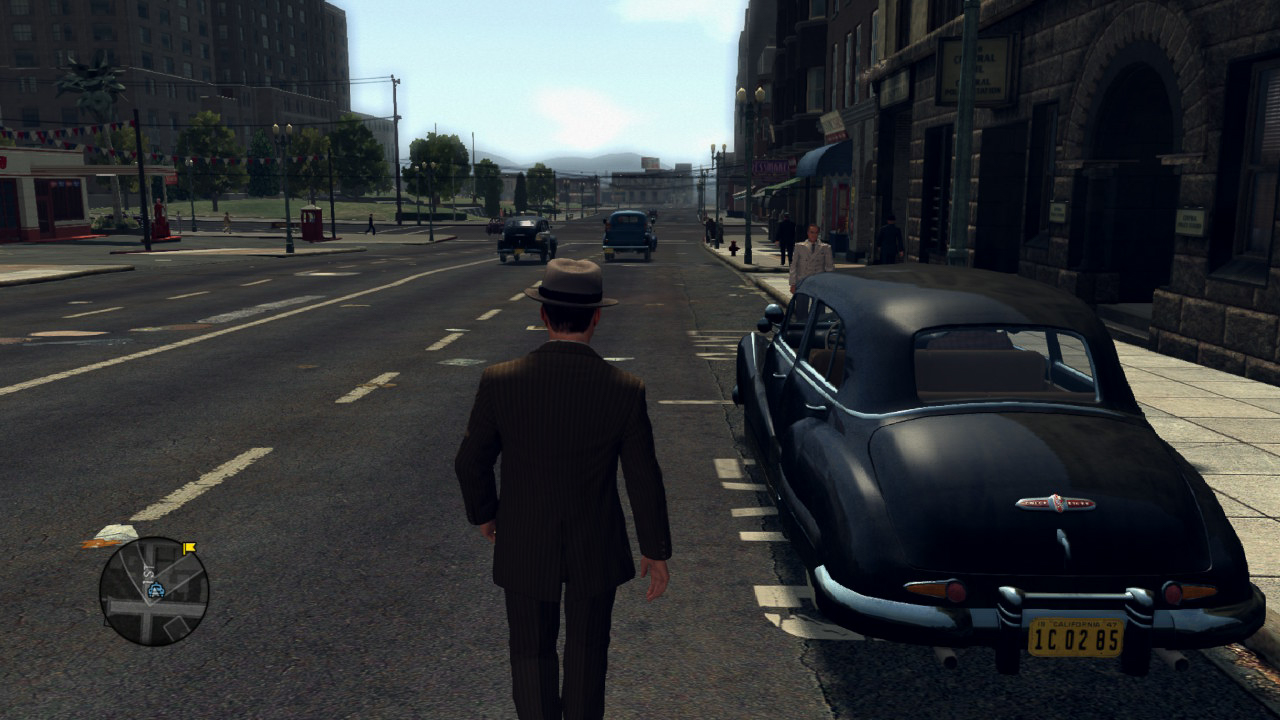This screenshot has width=1280, height=720.
Task: Select the yellow flag destination marker
Action: tap(189, 547)
